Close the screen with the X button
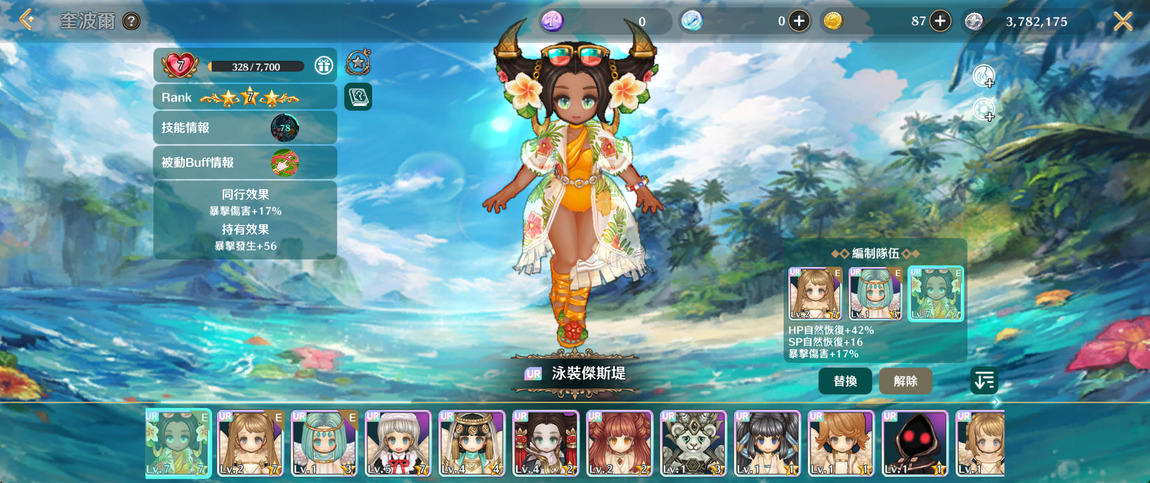Screen dimensions: 1150x483 point(1123,21)
